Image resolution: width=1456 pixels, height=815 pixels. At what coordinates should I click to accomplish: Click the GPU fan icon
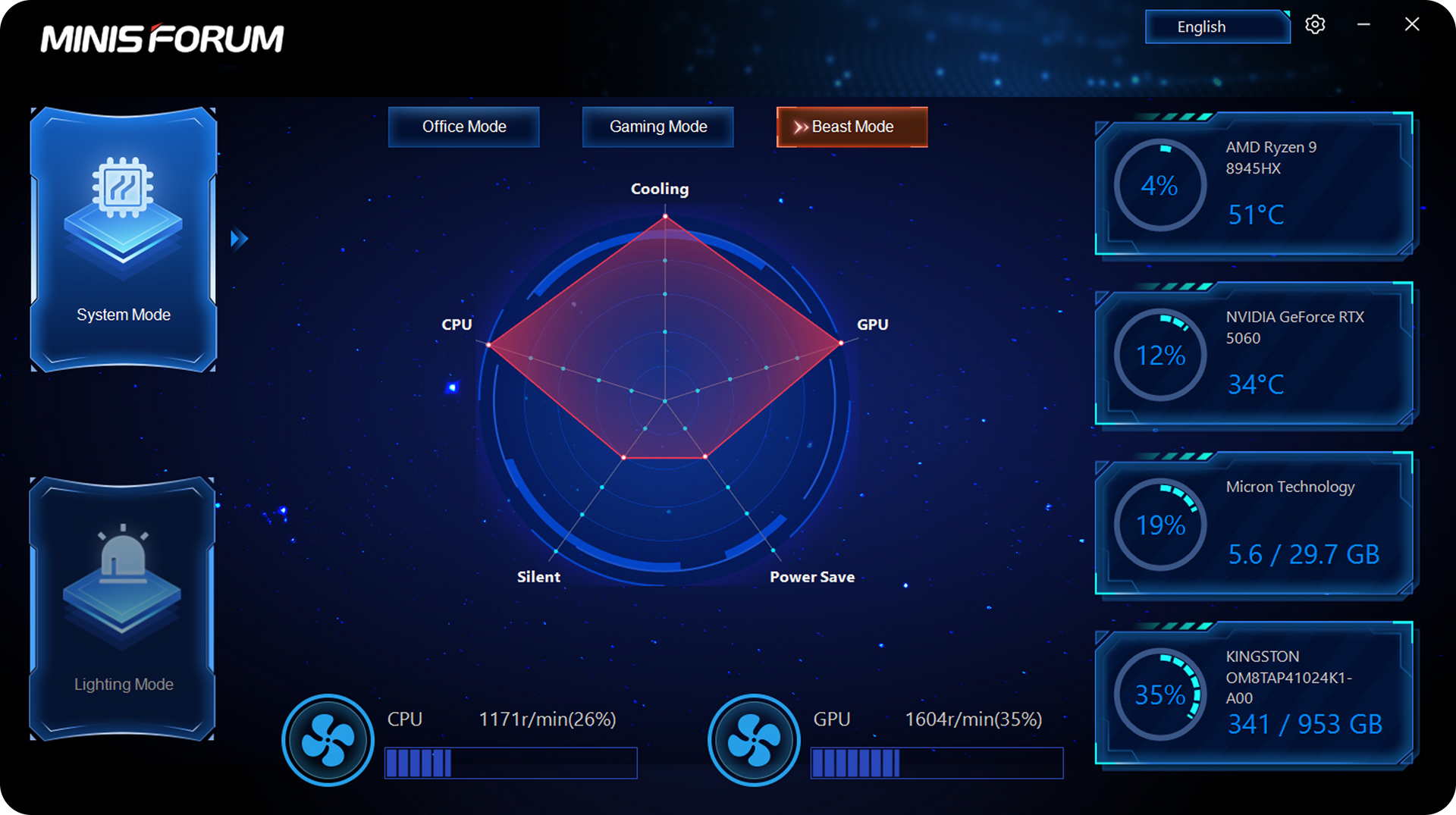pos(754,740)
